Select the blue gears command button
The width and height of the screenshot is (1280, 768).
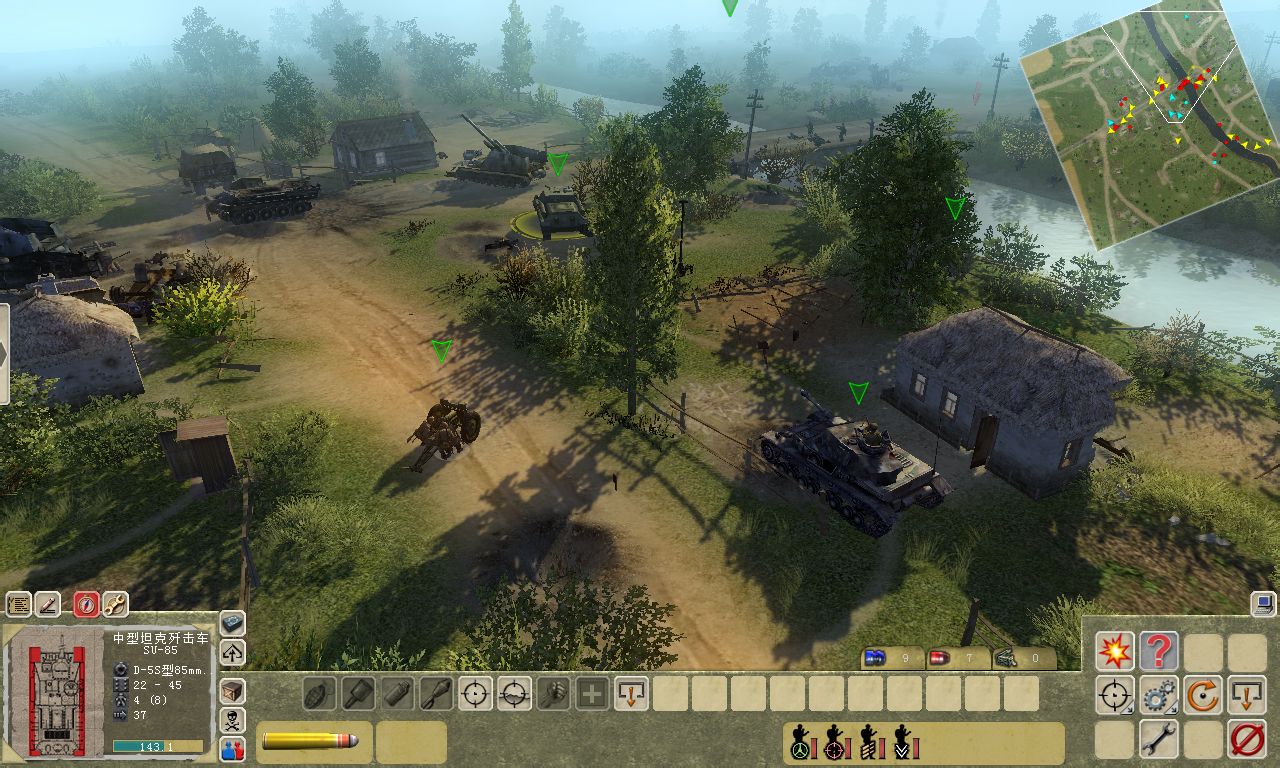tap(1158, 695)
